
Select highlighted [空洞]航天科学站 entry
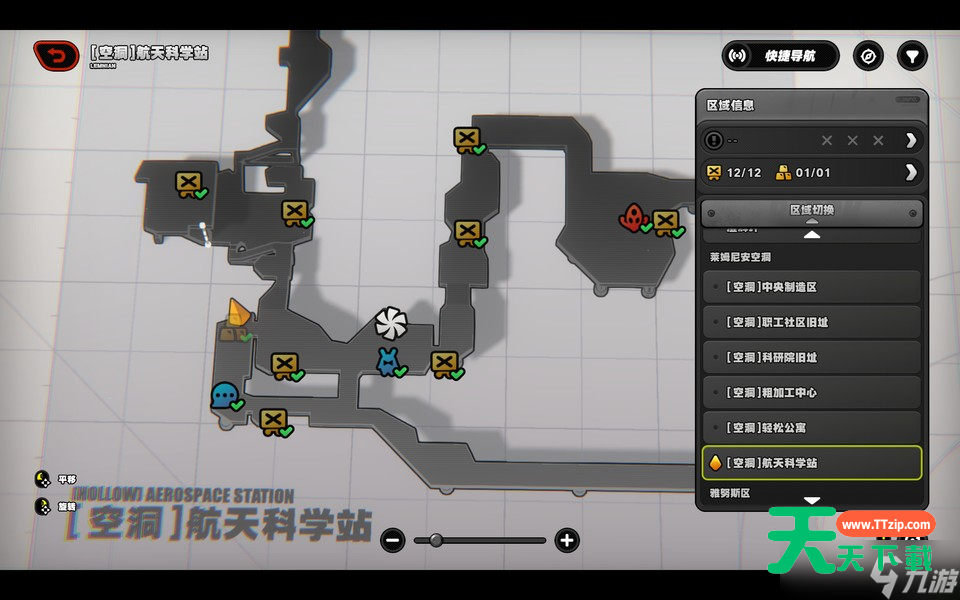coord(811,463)
